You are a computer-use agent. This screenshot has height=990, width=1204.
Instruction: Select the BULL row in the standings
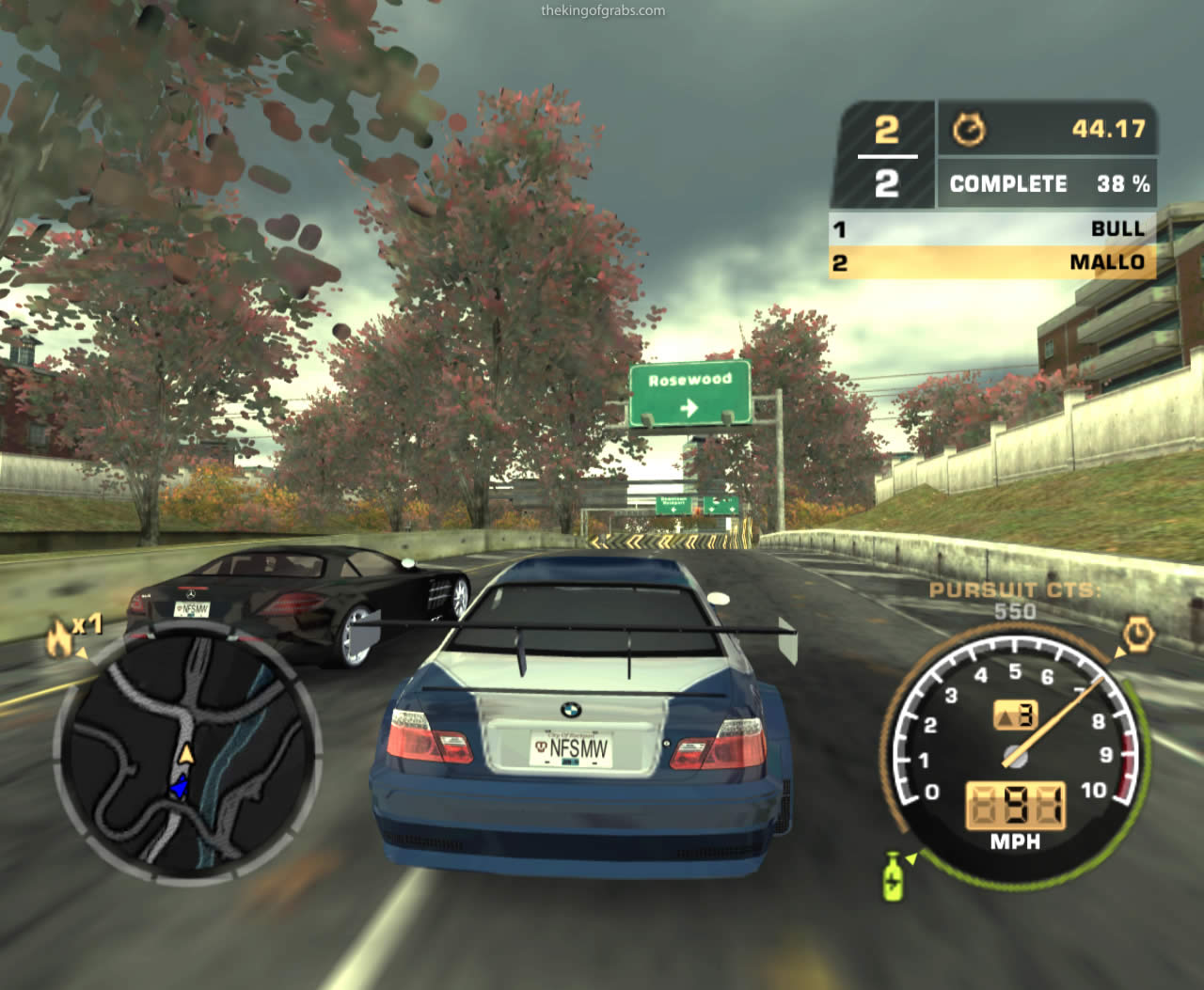(x=991, y=228)
